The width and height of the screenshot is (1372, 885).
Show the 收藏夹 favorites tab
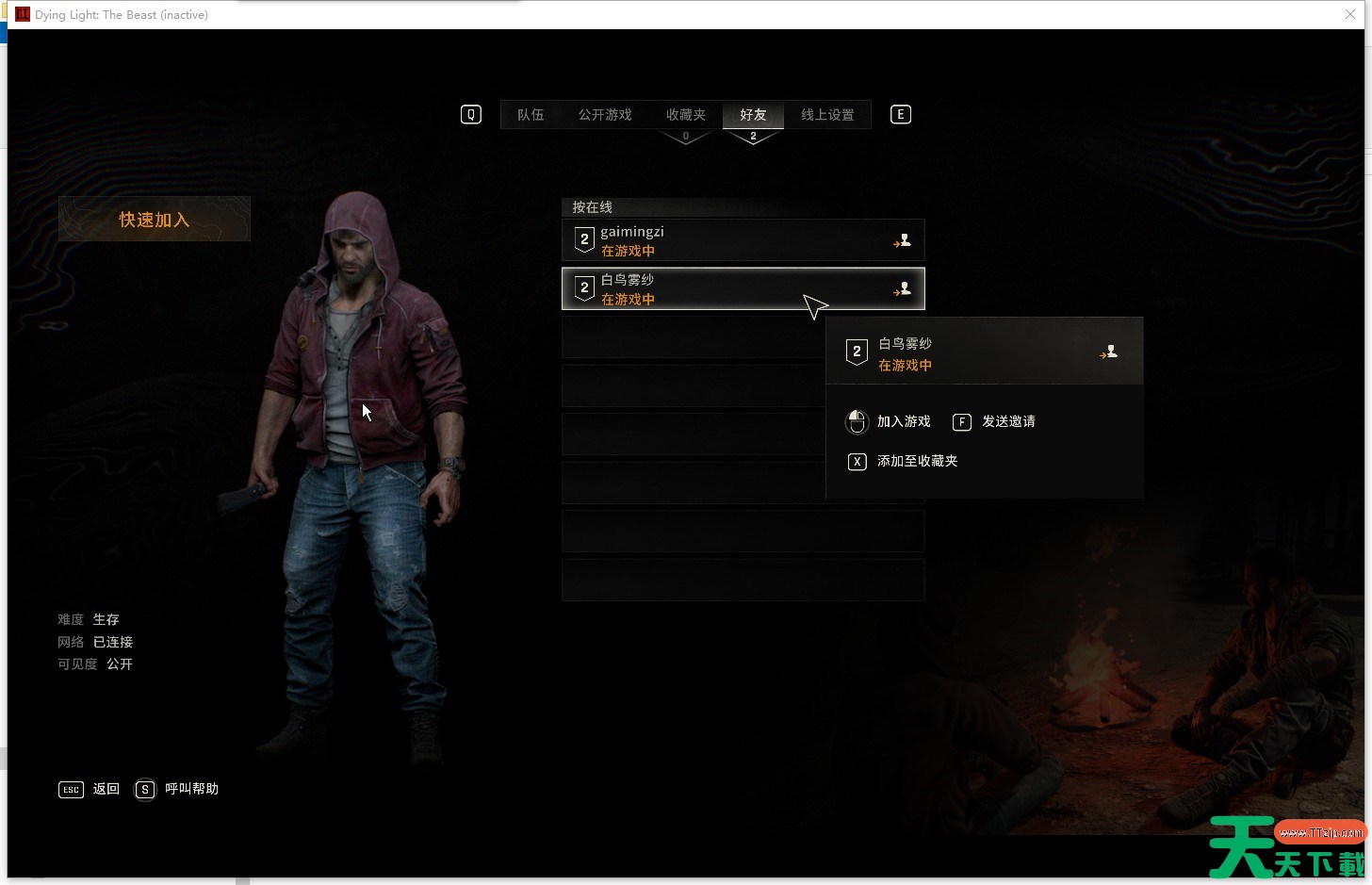685,115
